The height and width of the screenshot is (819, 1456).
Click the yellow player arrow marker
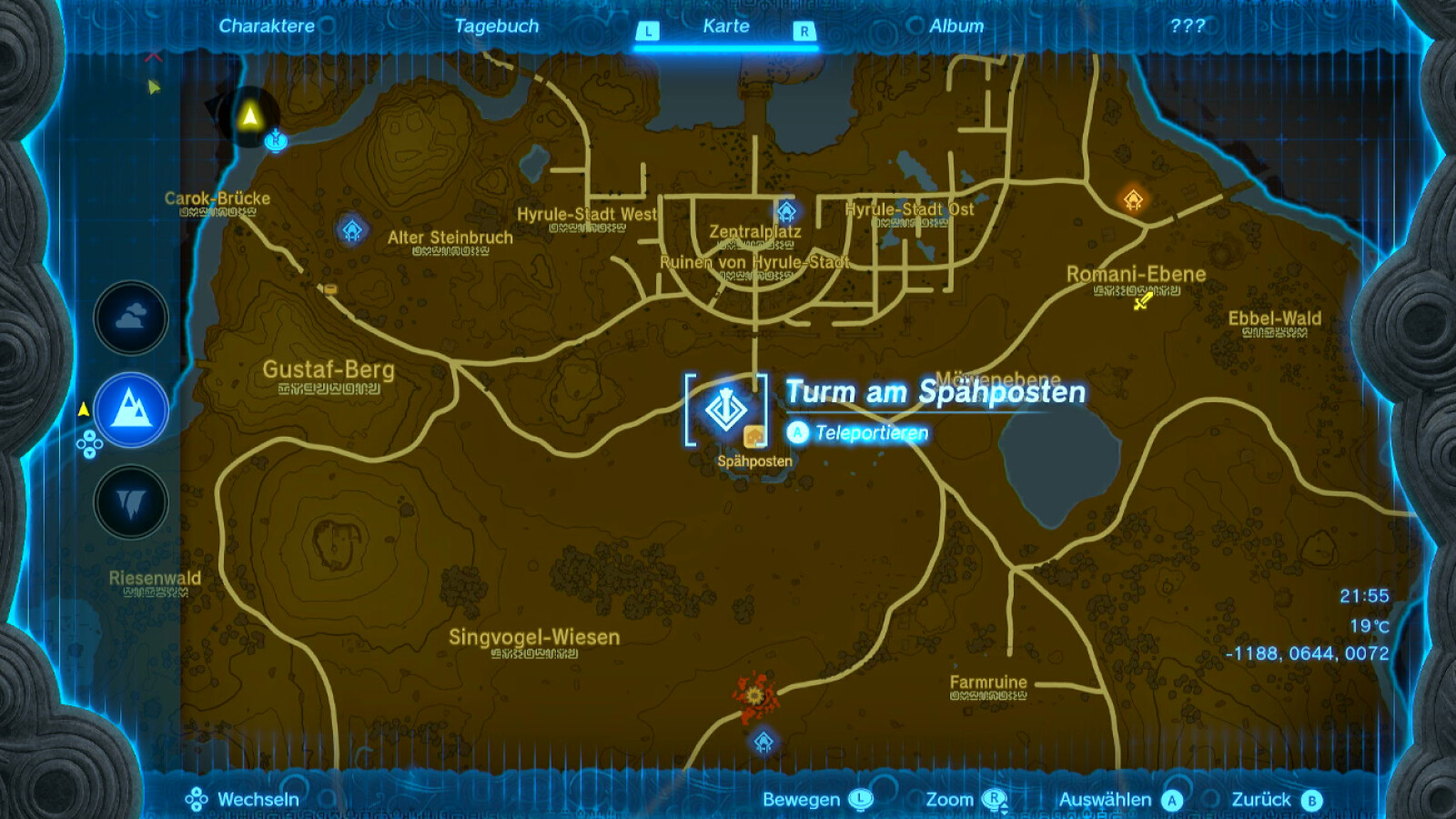coord(249,116)
